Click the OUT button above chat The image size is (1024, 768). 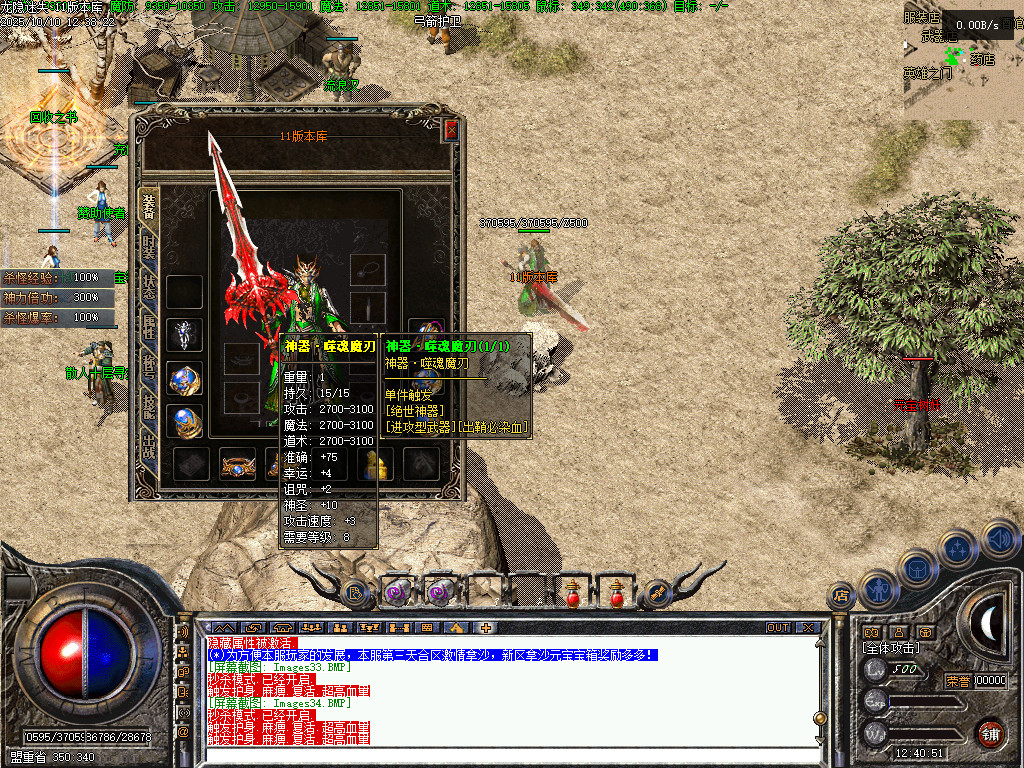click(x=778, y=628)
